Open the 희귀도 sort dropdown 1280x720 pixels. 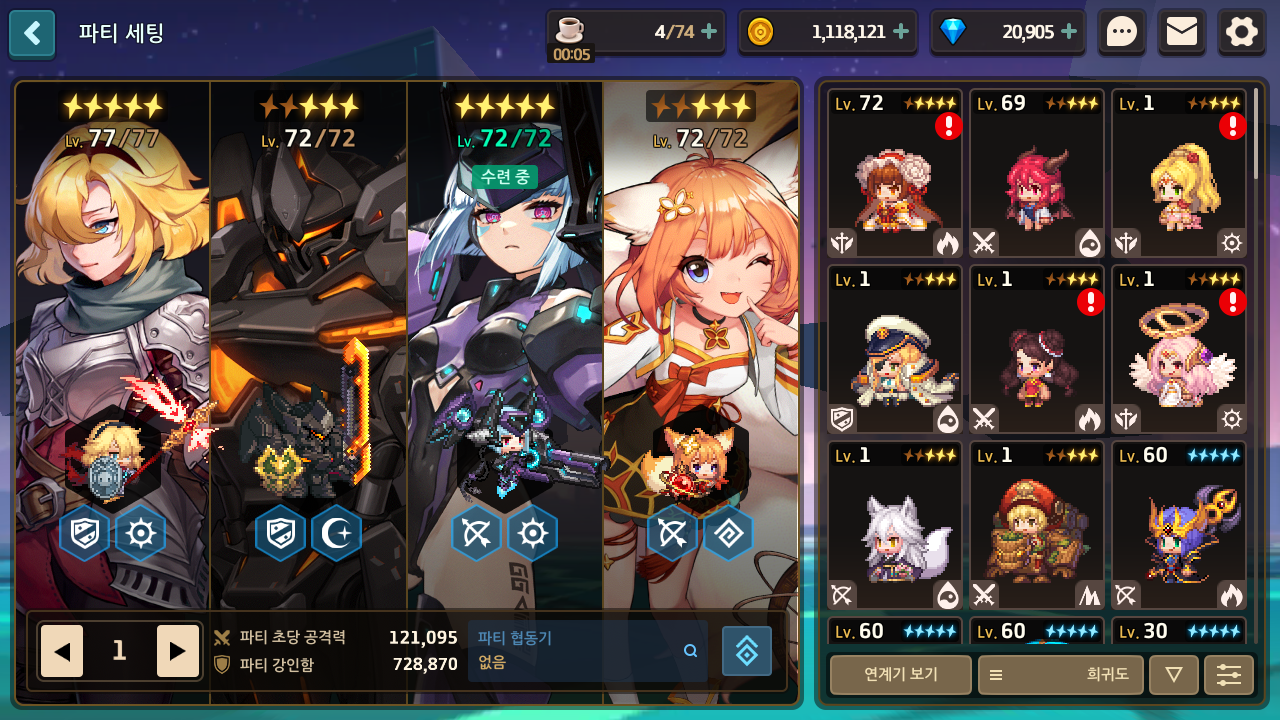point(1060,675)
